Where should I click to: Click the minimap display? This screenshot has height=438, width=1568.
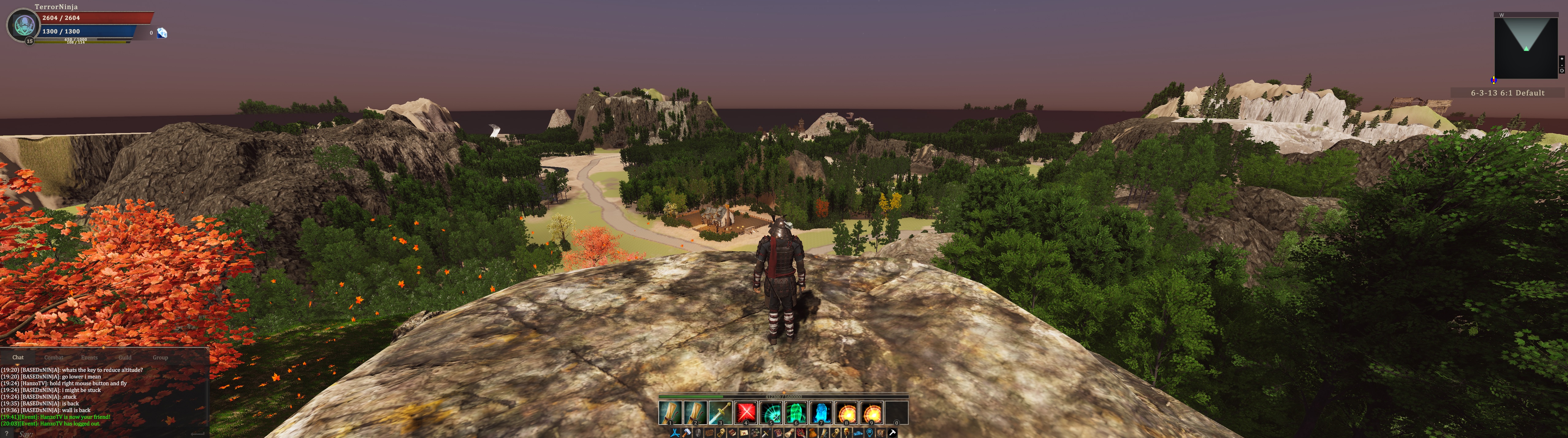tap(1525, 48)
